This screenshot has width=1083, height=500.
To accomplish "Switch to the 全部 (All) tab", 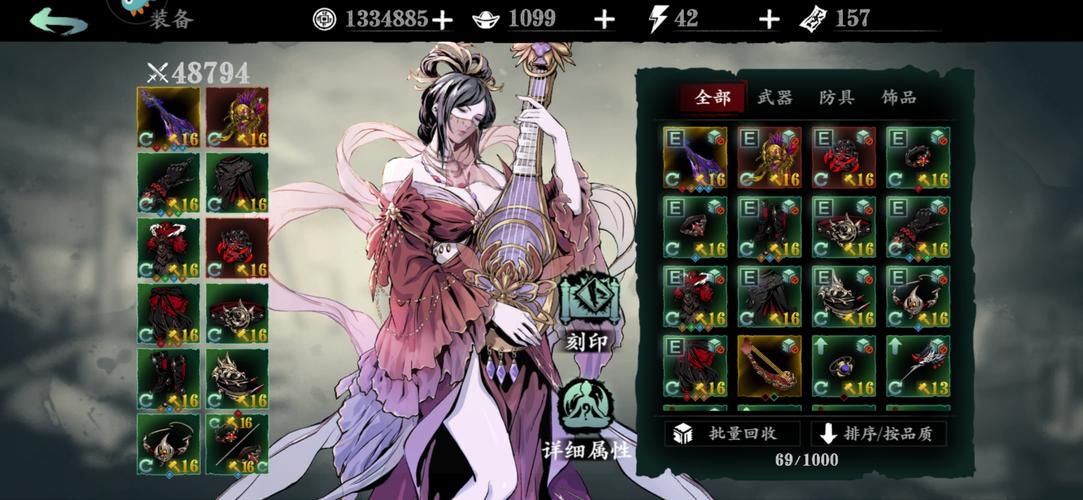I will coord(712,98).
